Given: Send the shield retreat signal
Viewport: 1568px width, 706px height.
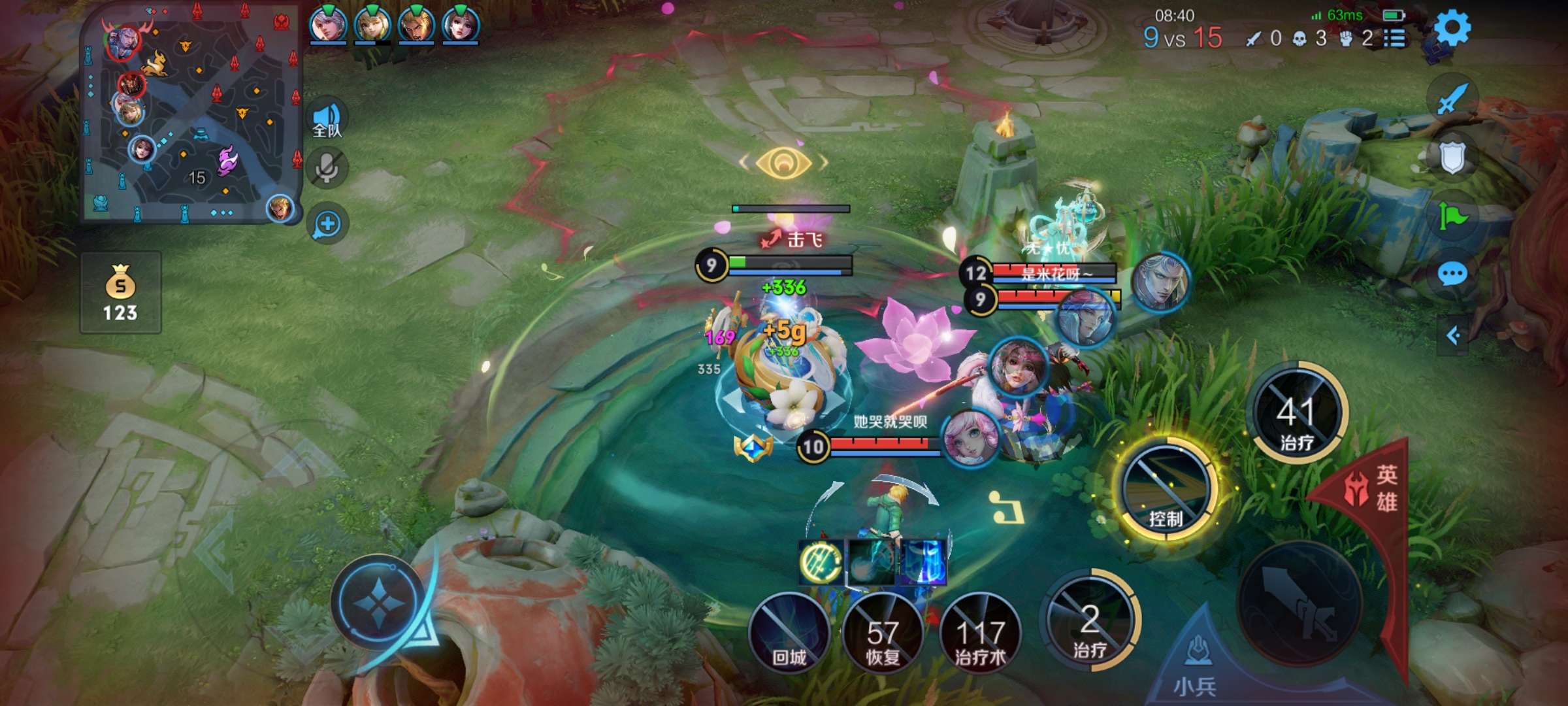Looking at the screenshot, I should 1452,158.
